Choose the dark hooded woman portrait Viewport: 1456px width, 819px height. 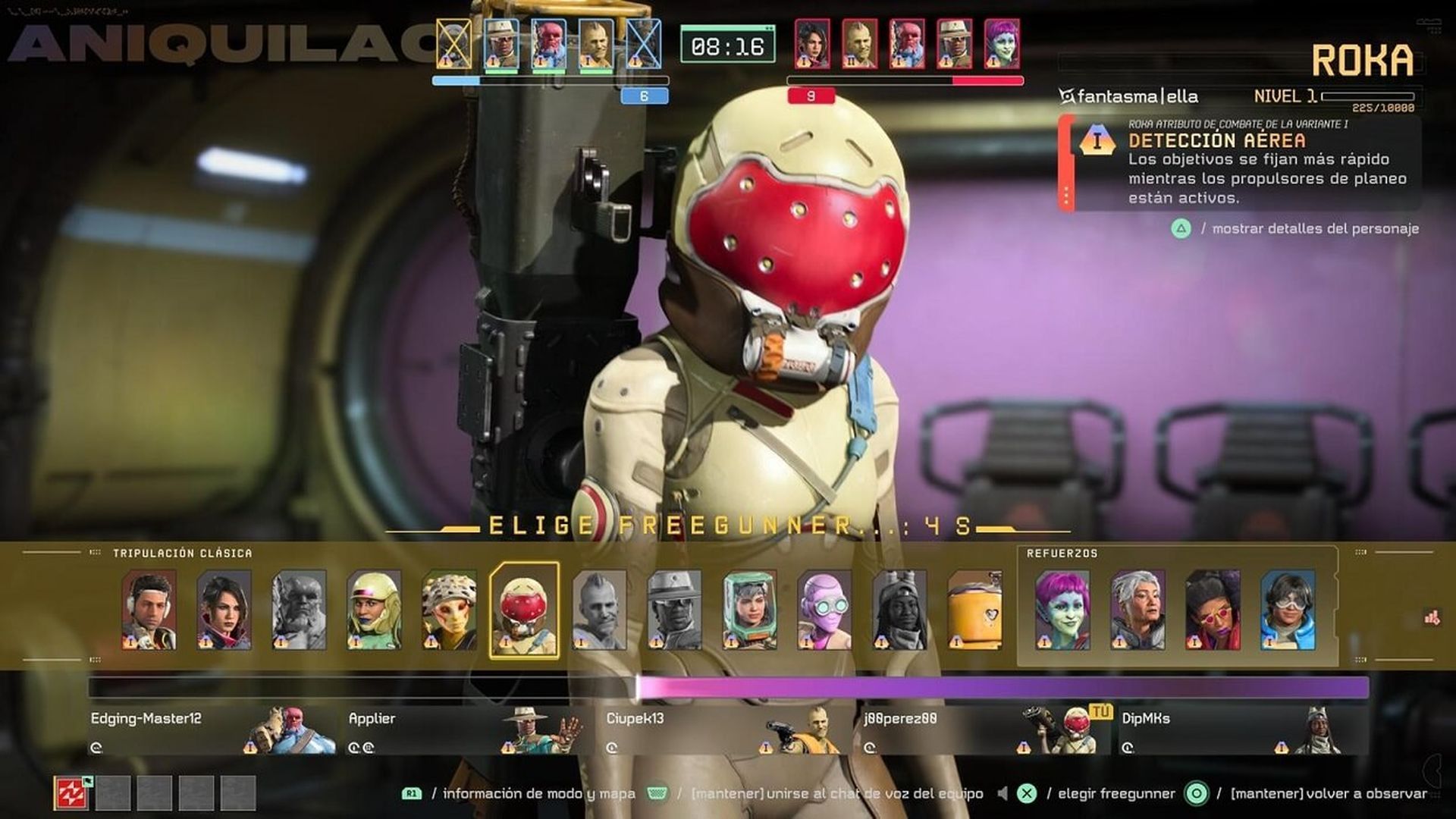tap(899, 610)
